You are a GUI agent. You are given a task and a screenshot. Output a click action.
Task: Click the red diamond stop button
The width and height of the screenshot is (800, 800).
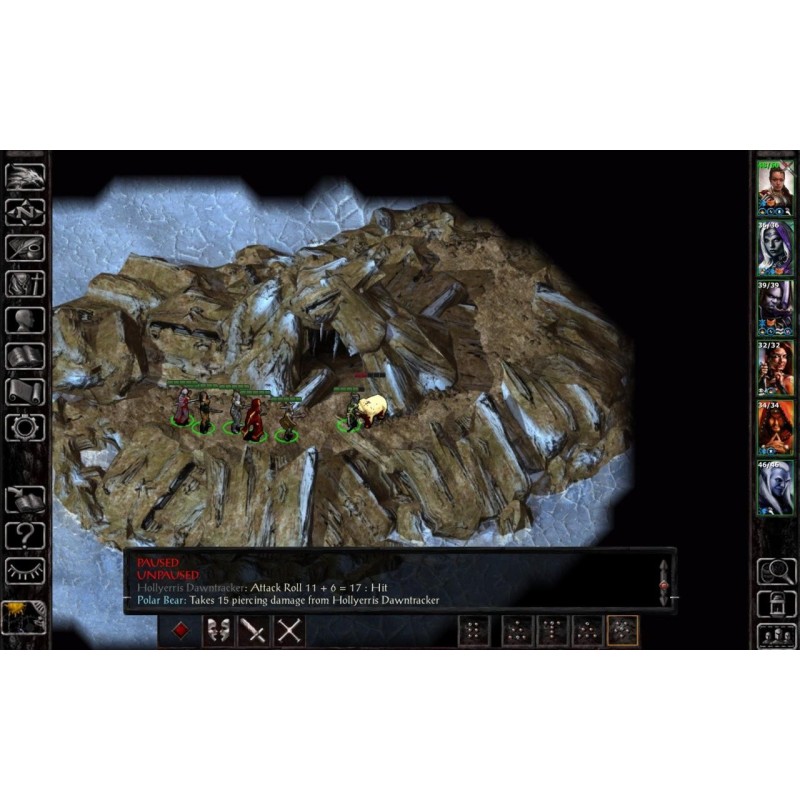180,631
